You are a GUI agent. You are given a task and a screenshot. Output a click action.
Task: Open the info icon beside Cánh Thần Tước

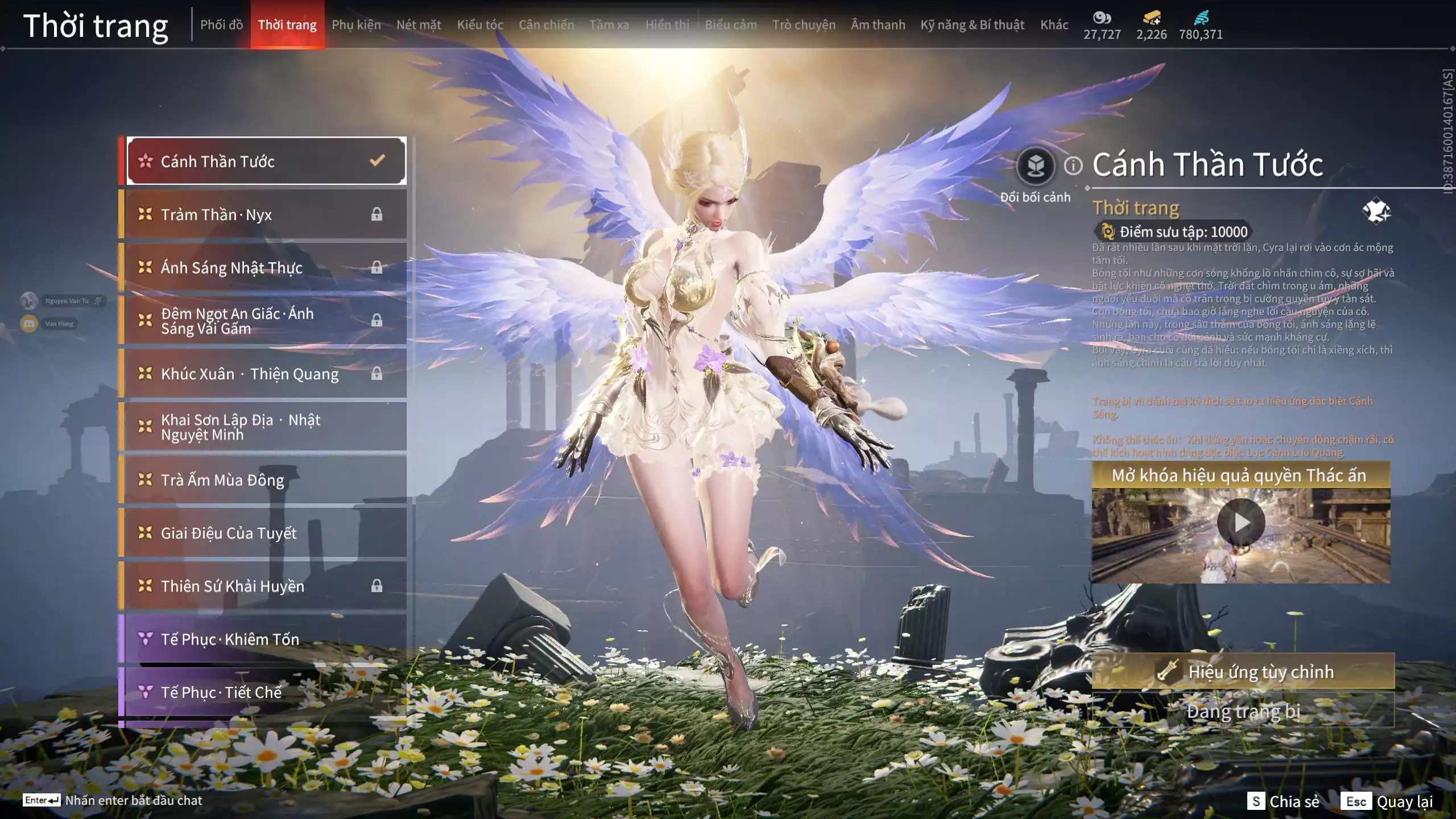(1073, 166)
